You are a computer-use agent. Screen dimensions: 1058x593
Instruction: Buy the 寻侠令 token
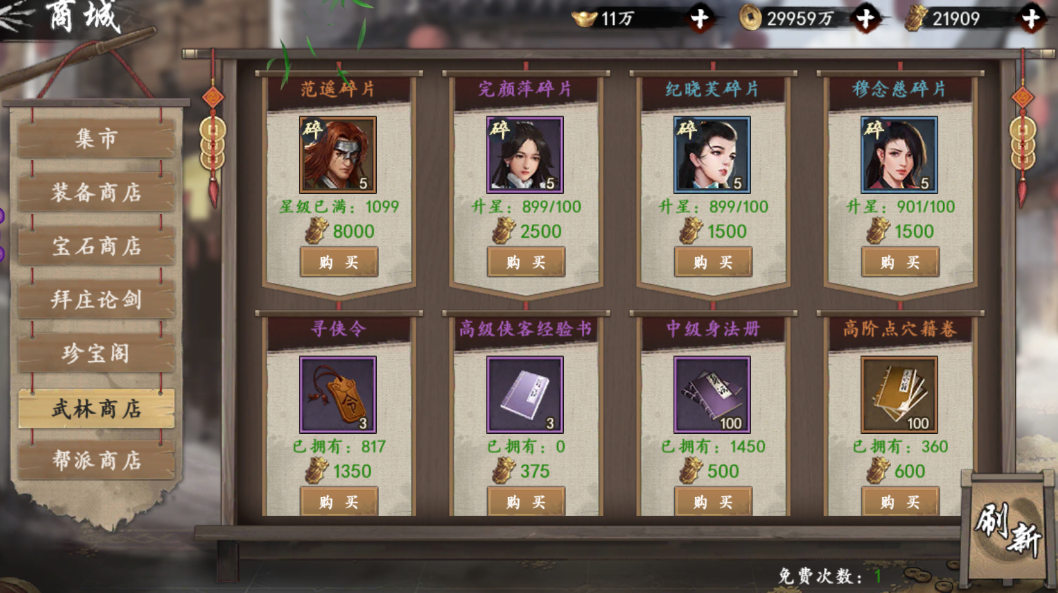339,501
